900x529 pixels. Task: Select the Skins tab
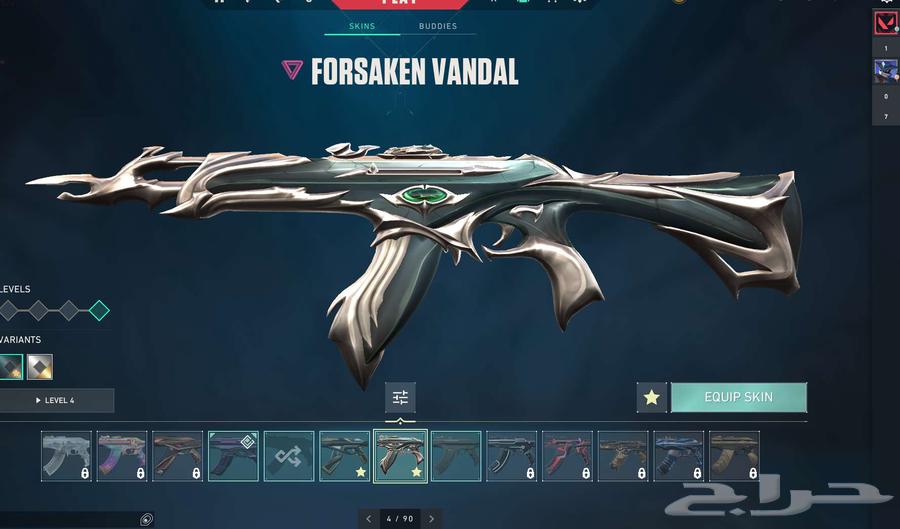362,26
